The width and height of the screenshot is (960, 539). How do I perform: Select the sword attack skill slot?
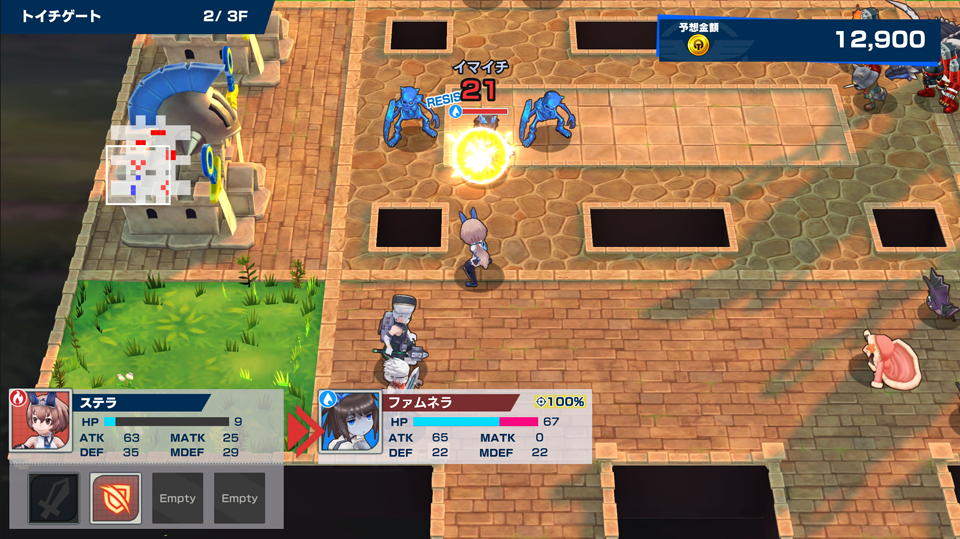point(54,498)
